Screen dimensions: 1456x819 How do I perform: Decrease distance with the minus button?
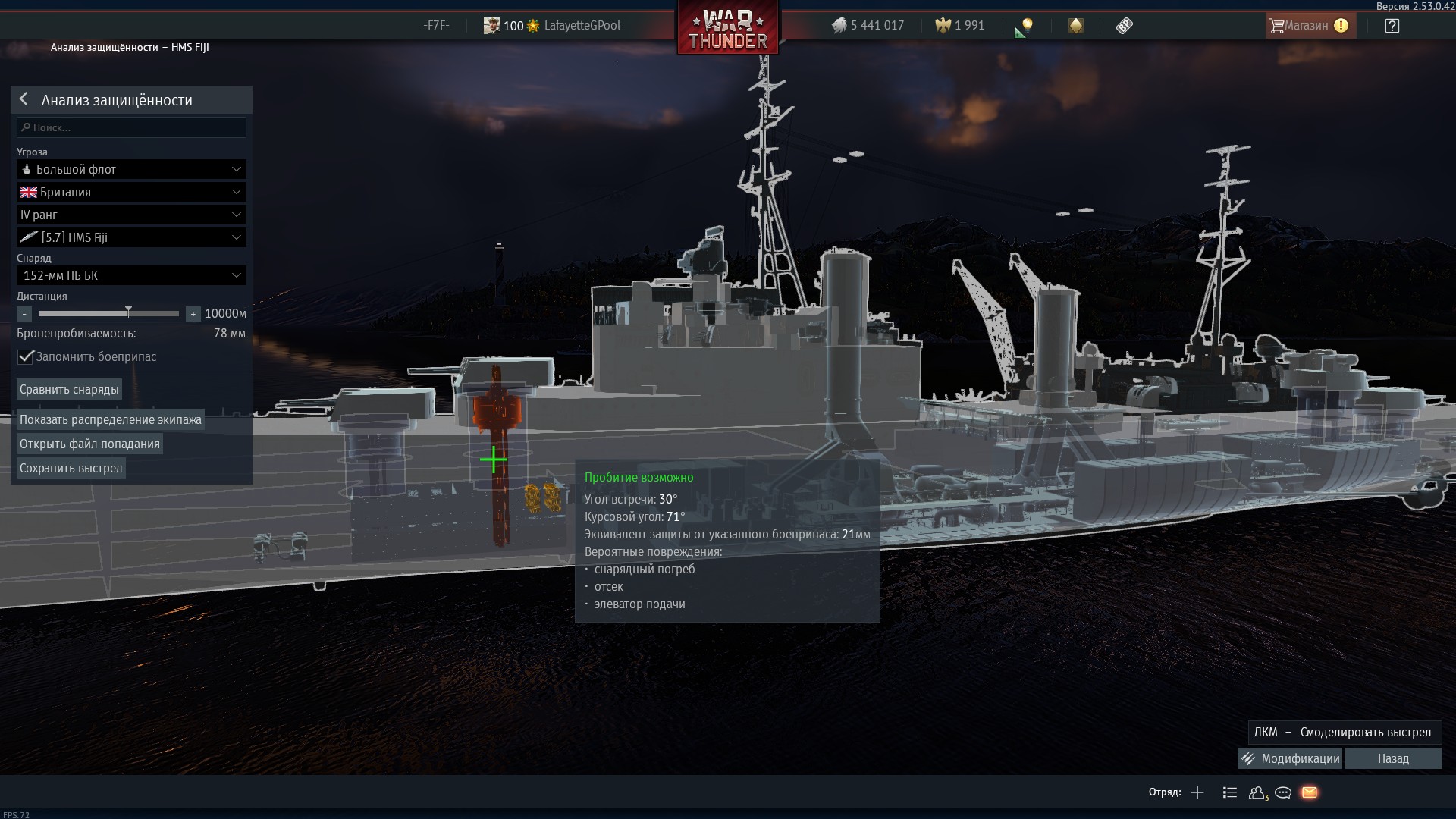point(24,314)
